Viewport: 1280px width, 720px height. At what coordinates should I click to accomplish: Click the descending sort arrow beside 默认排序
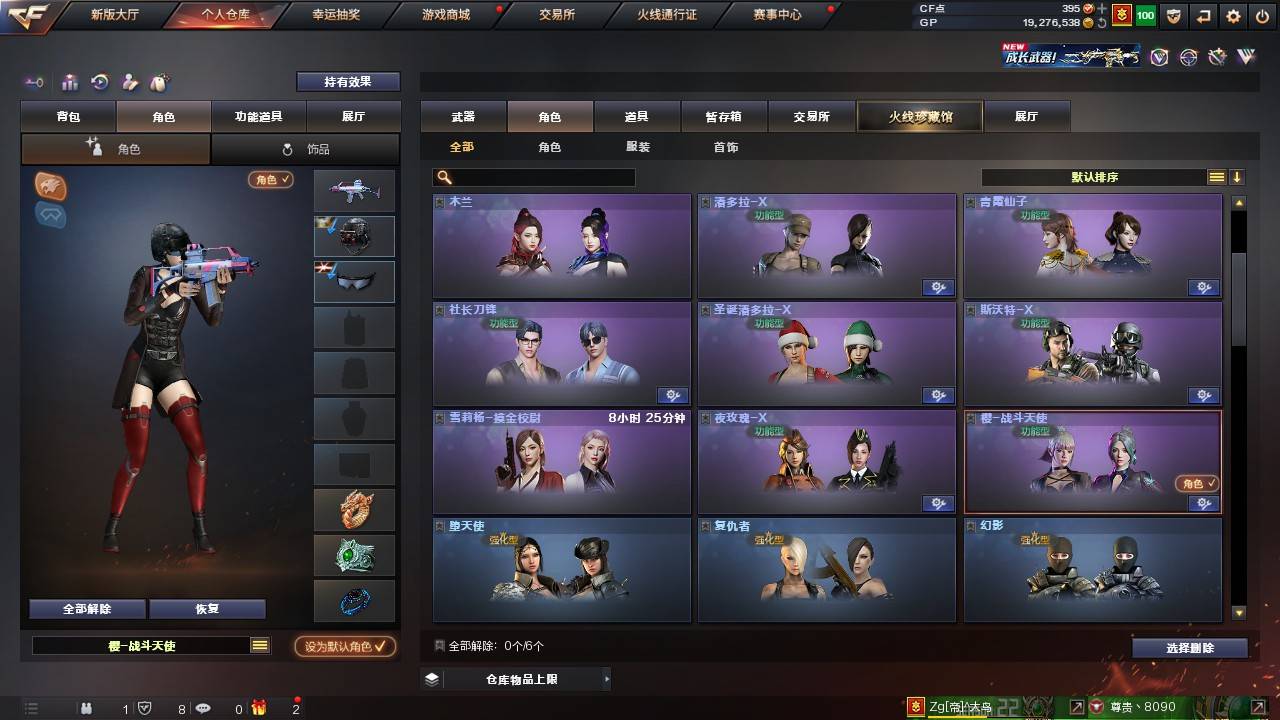(x=1238, y=177)
